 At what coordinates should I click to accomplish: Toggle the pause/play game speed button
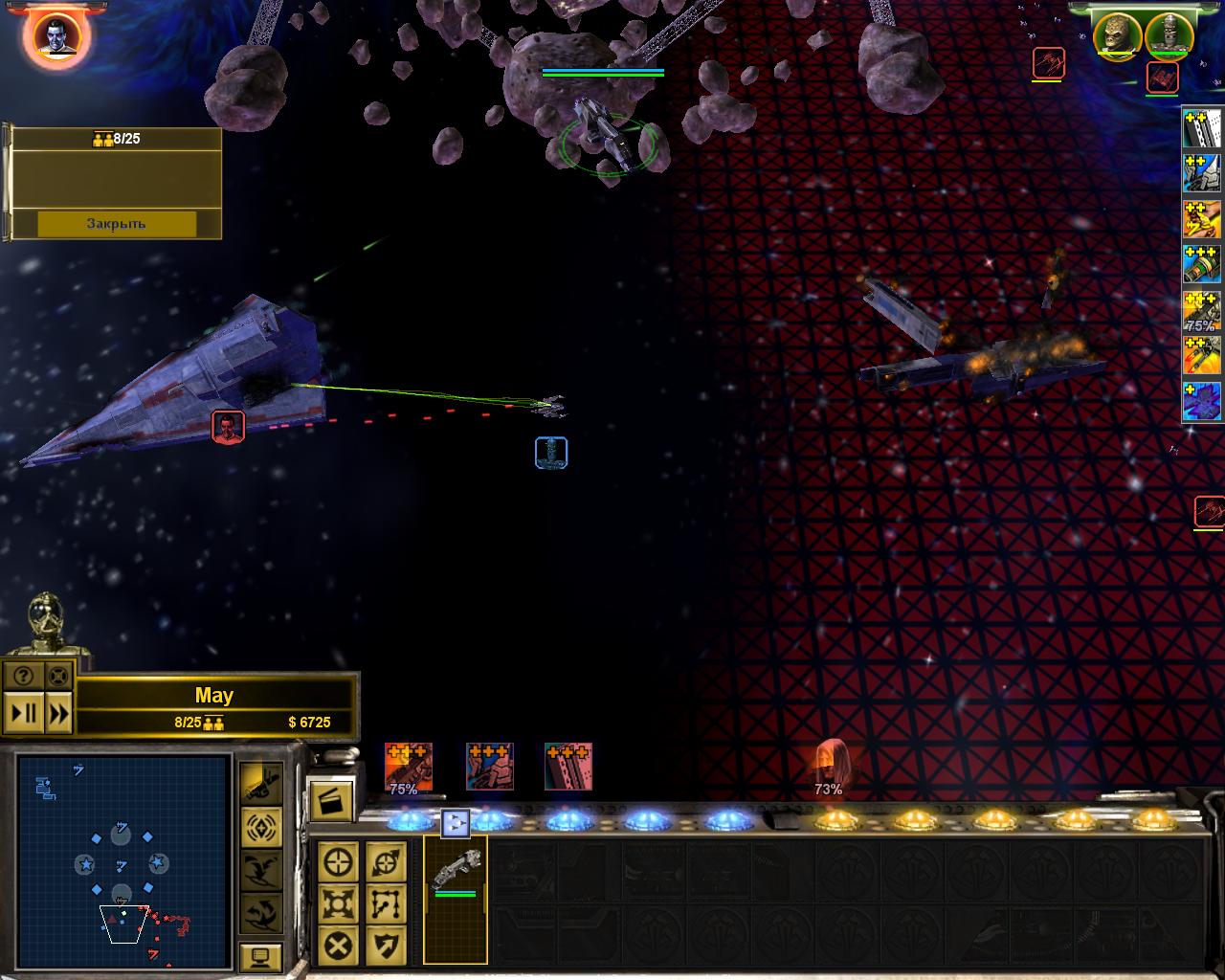point(23,713)
